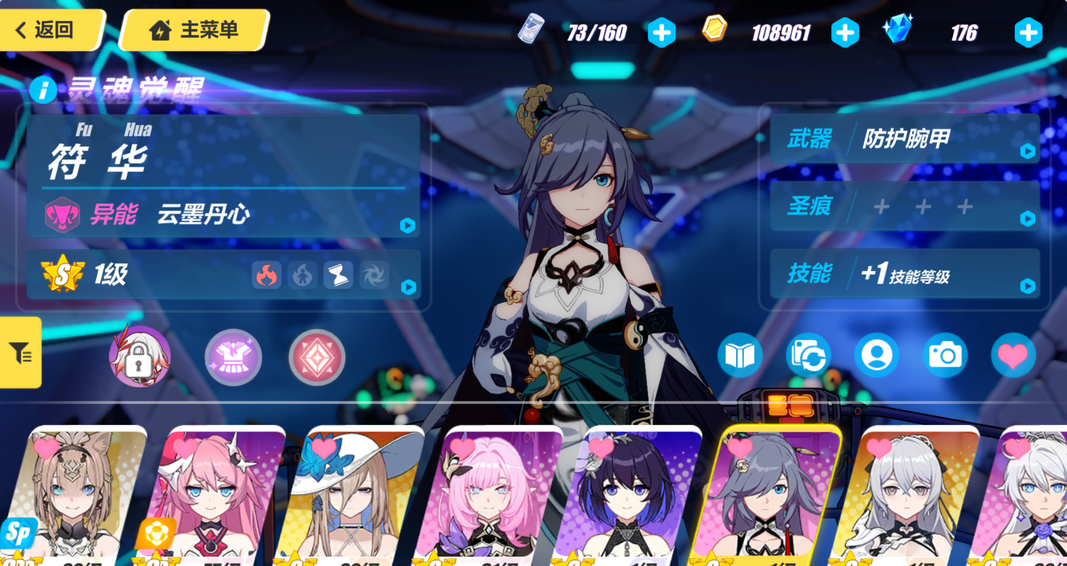Screen dimensions: 1067x566
Task: Open the camera photo mode
Action: pos(945,355)
